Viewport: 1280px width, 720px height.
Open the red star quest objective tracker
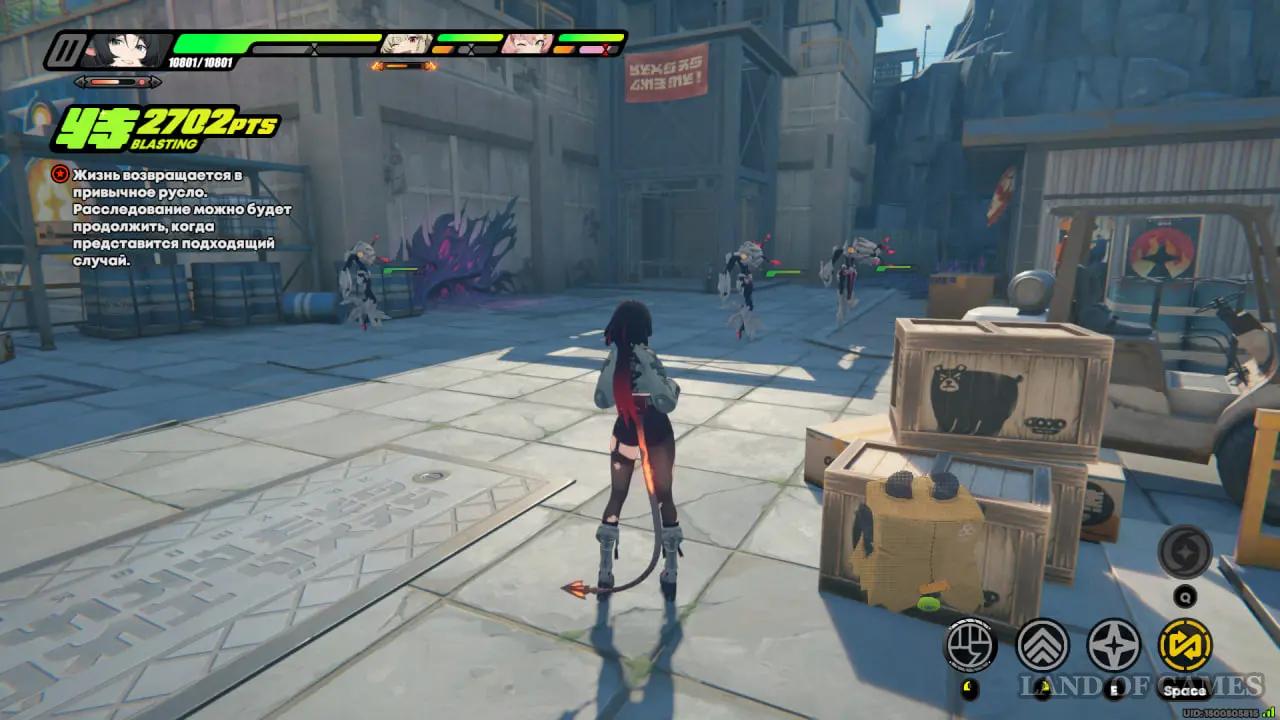point(60,175)
